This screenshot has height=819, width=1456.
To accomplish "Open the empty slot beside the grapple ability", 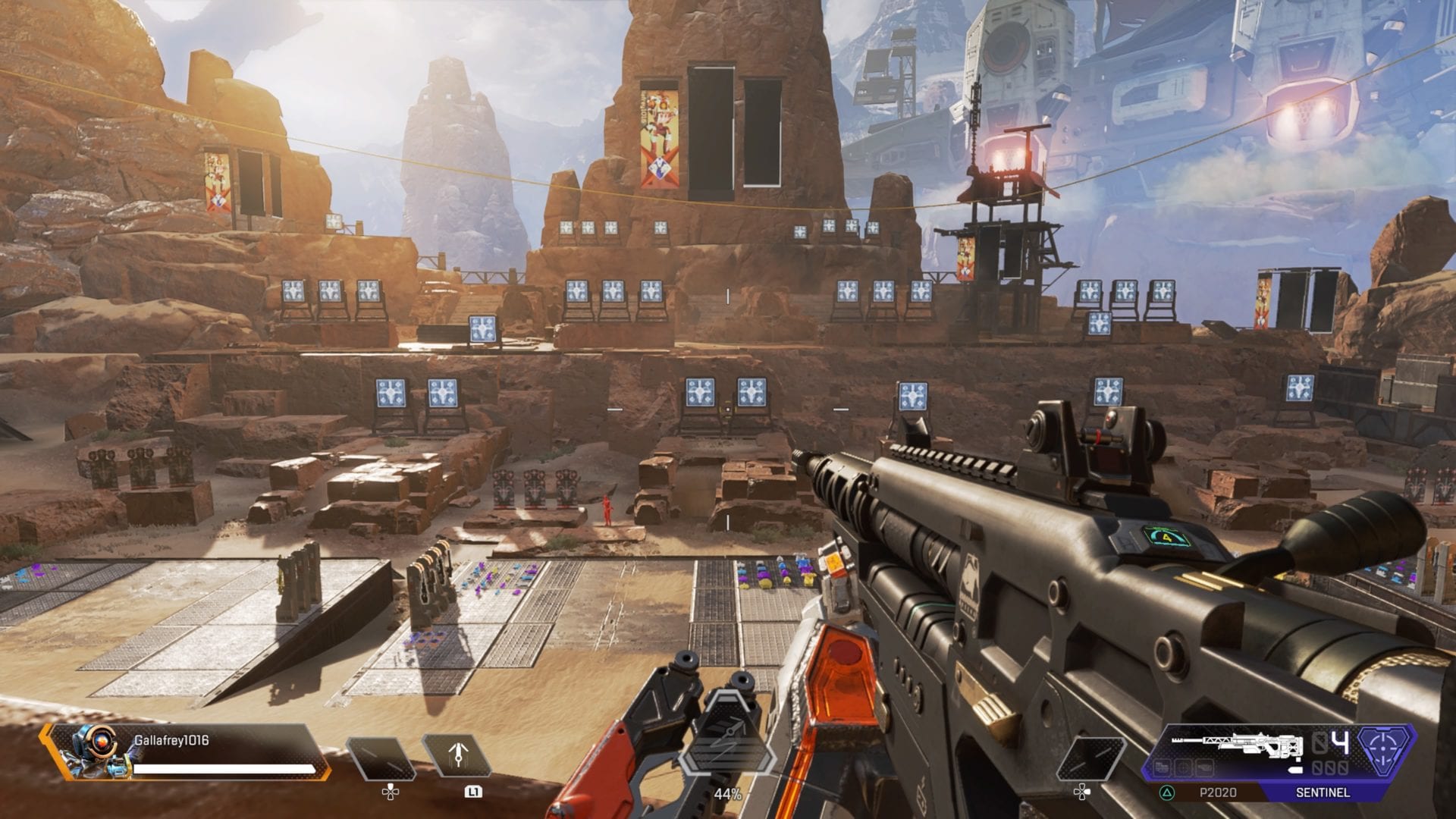I will point(381,758).
